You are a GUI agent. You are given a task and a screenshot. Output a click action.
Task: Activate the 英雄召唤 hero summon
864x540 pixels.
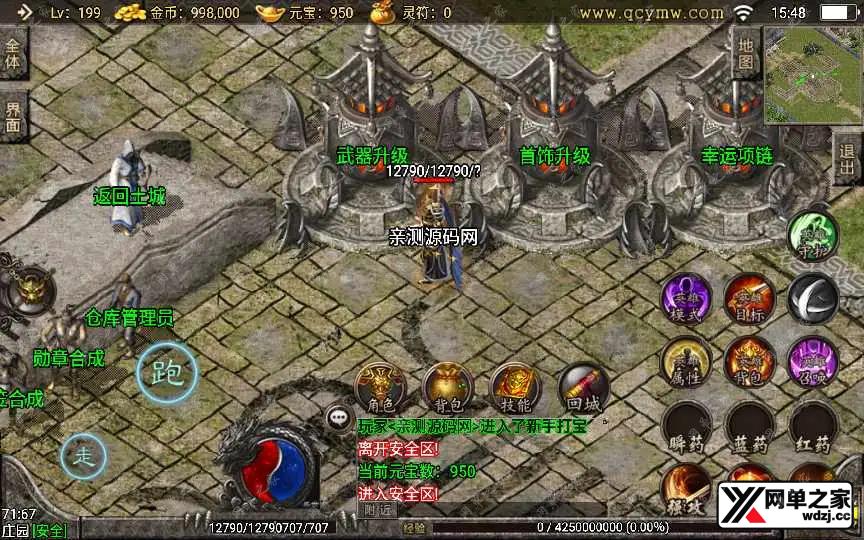pyautogui.click(x=812, y=362)
